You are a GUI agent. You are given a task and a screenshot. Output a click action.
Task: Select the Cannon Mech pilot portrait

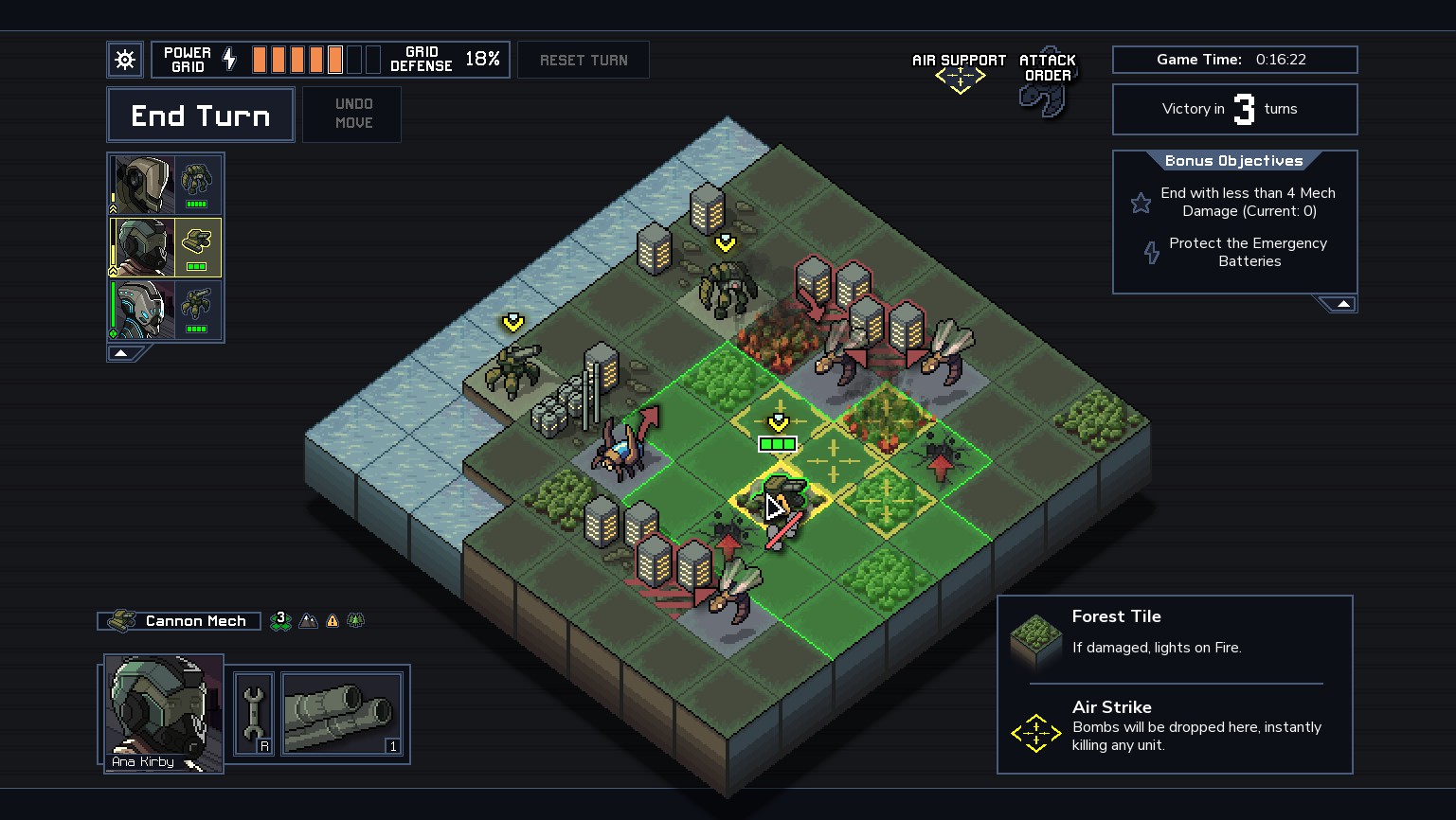pos(142,247)
